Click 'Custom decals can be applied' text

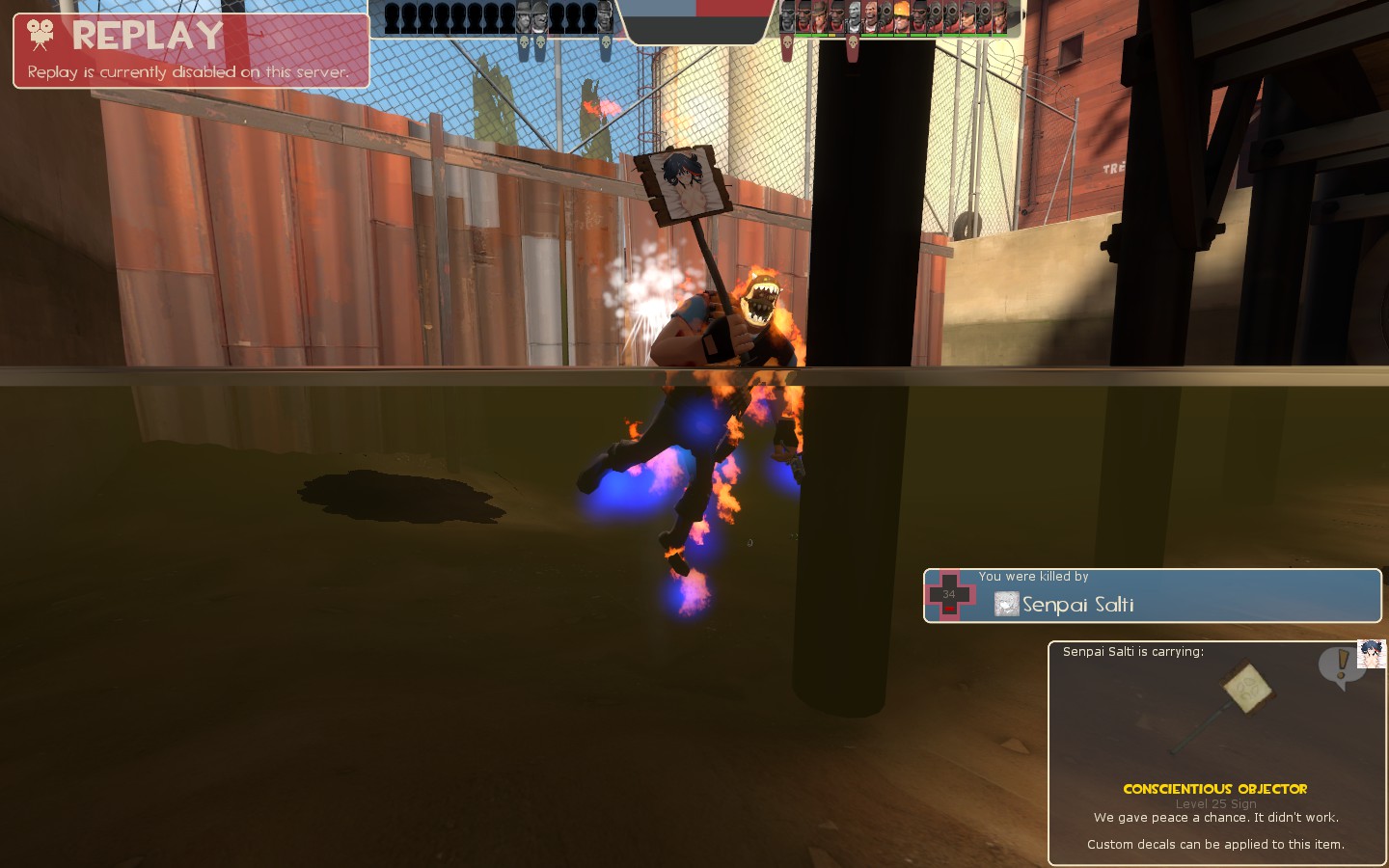1217,844
